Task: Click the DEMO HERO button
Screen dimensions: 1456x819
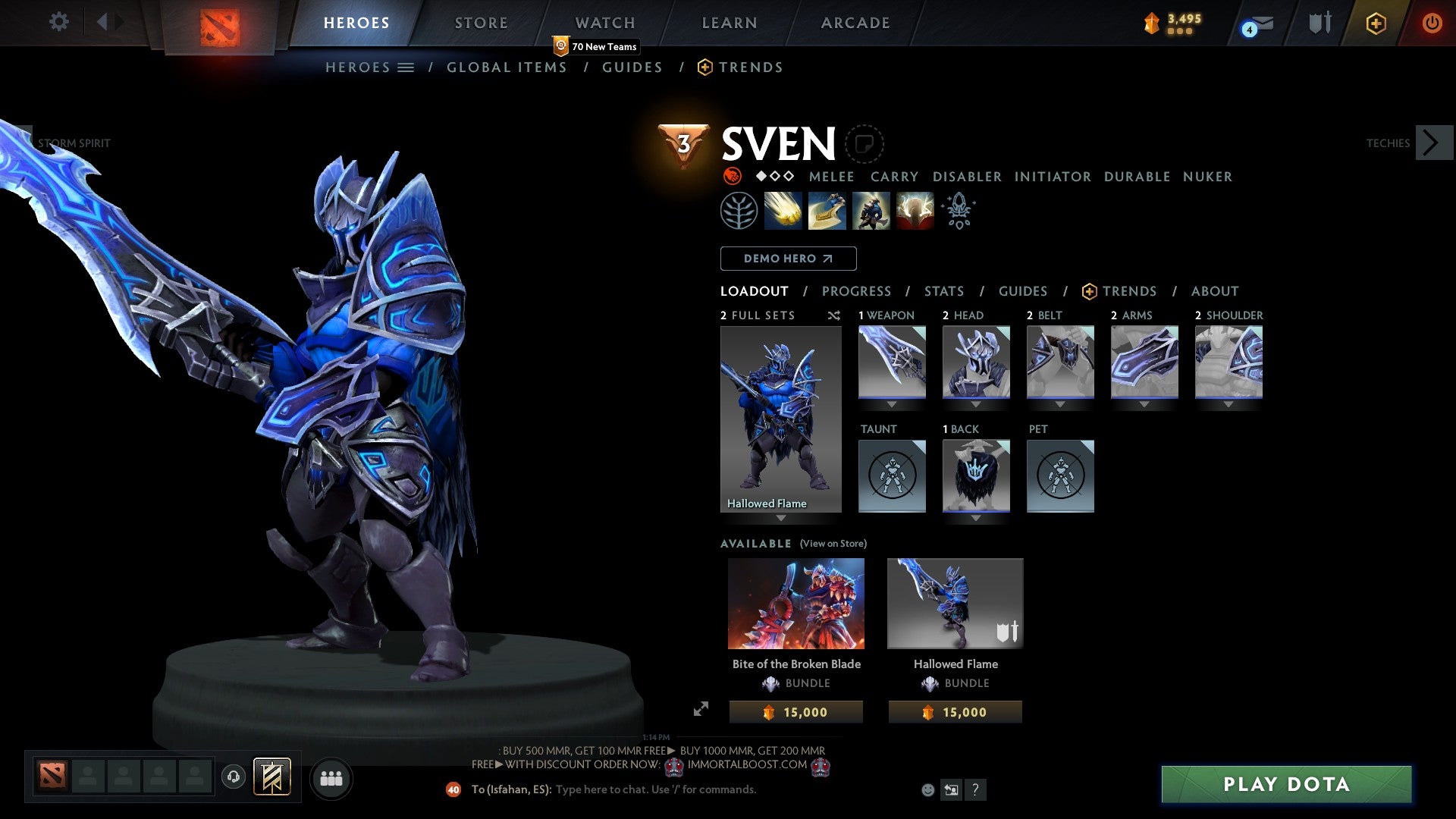Action: tap(787, 259)
